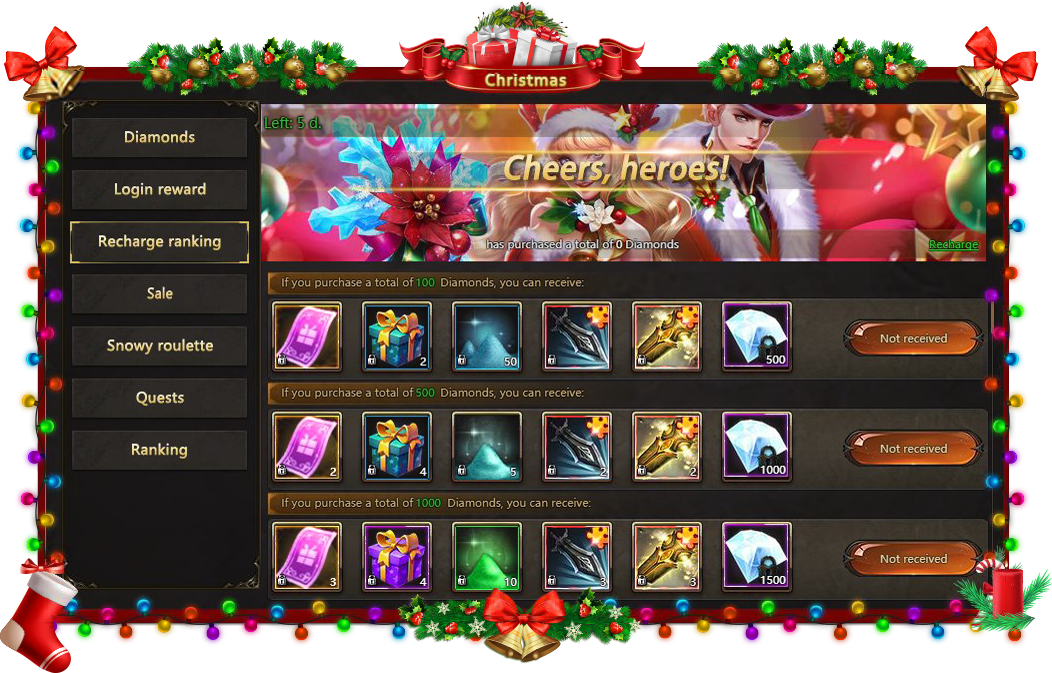Show the Quests tab
1052x673 pixels.
click(x=159, y=397)
